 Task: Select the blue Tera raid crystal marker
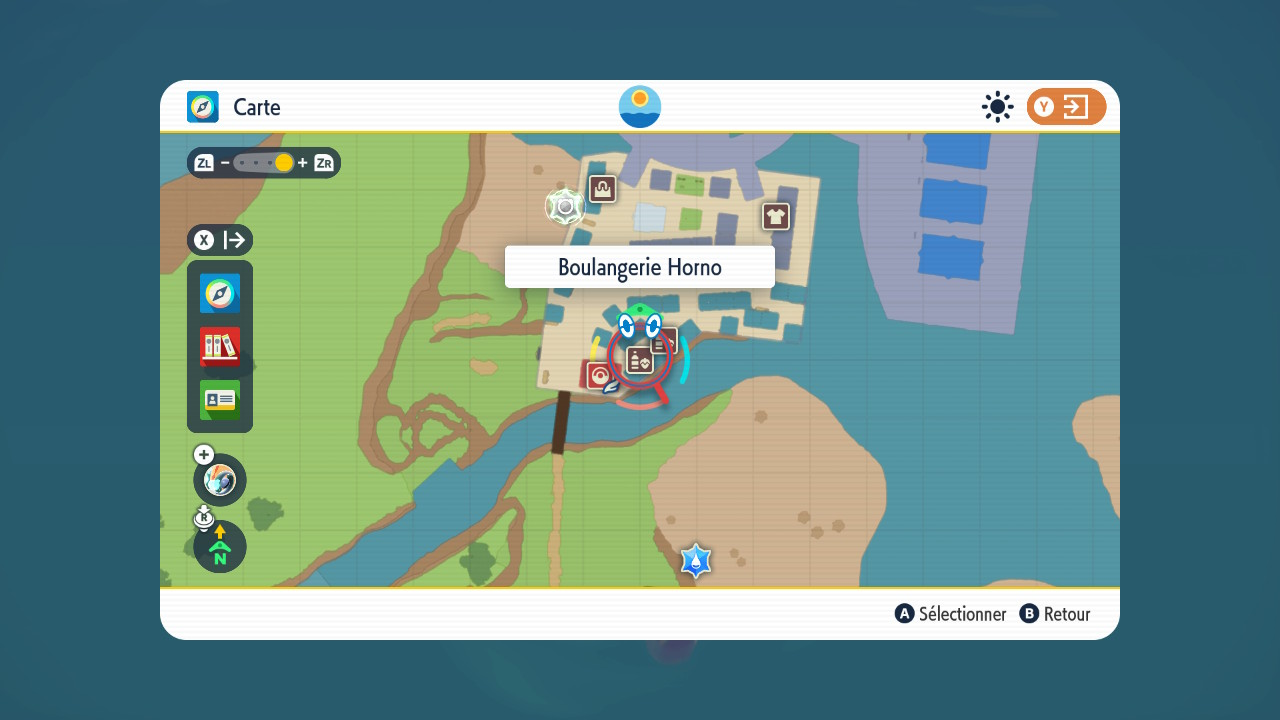click(x=696, y=561)
